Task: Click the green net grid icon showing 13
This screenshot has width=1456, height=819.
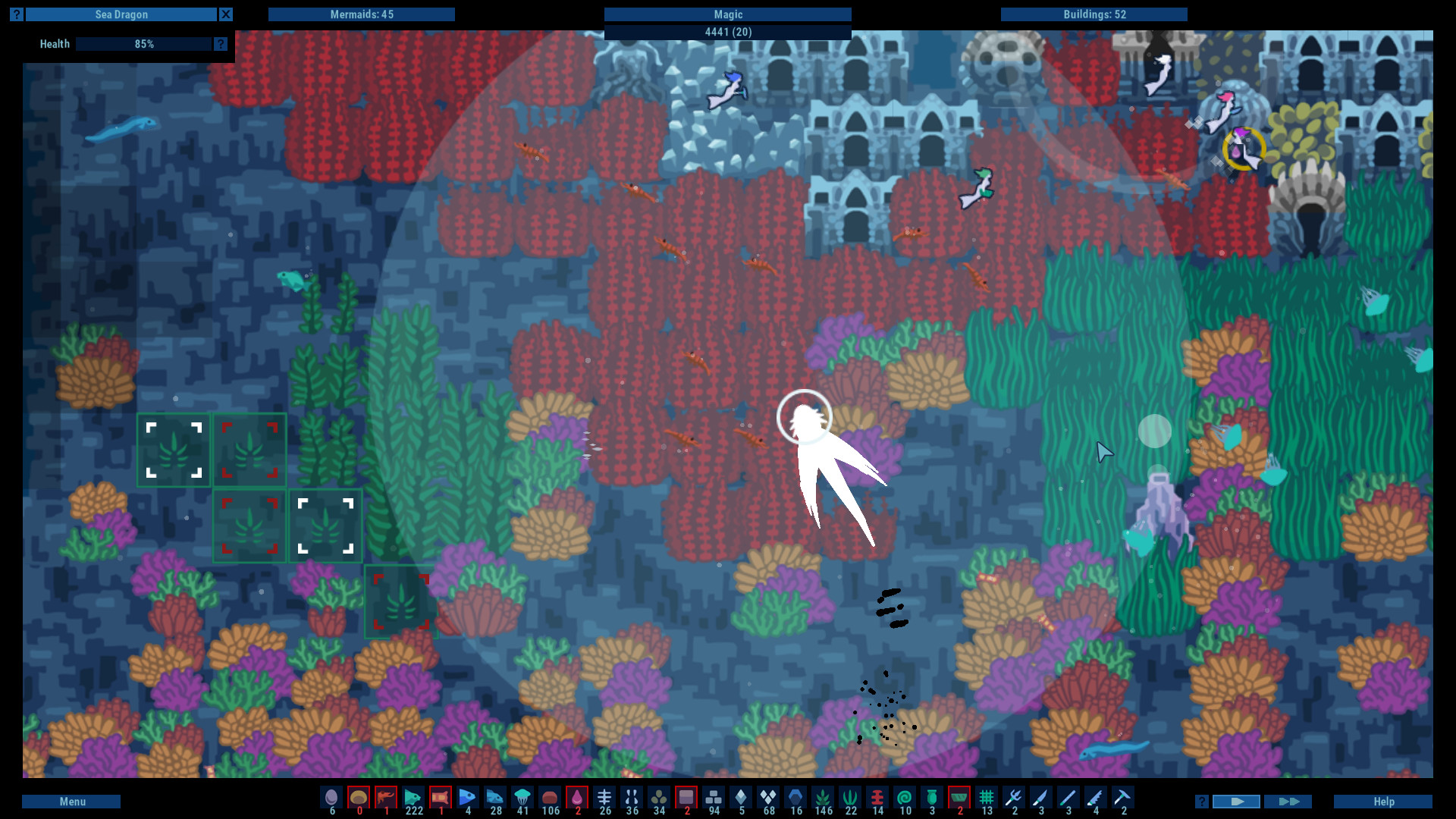Action: (x=986, y=799)
